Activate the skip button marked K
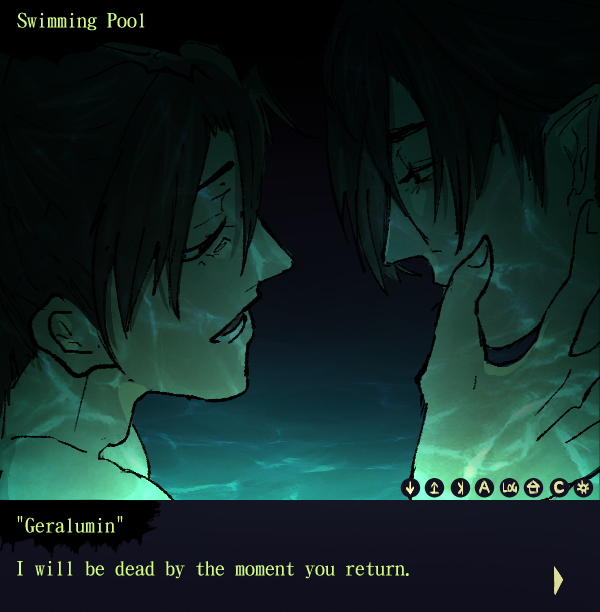 point(460,488)
